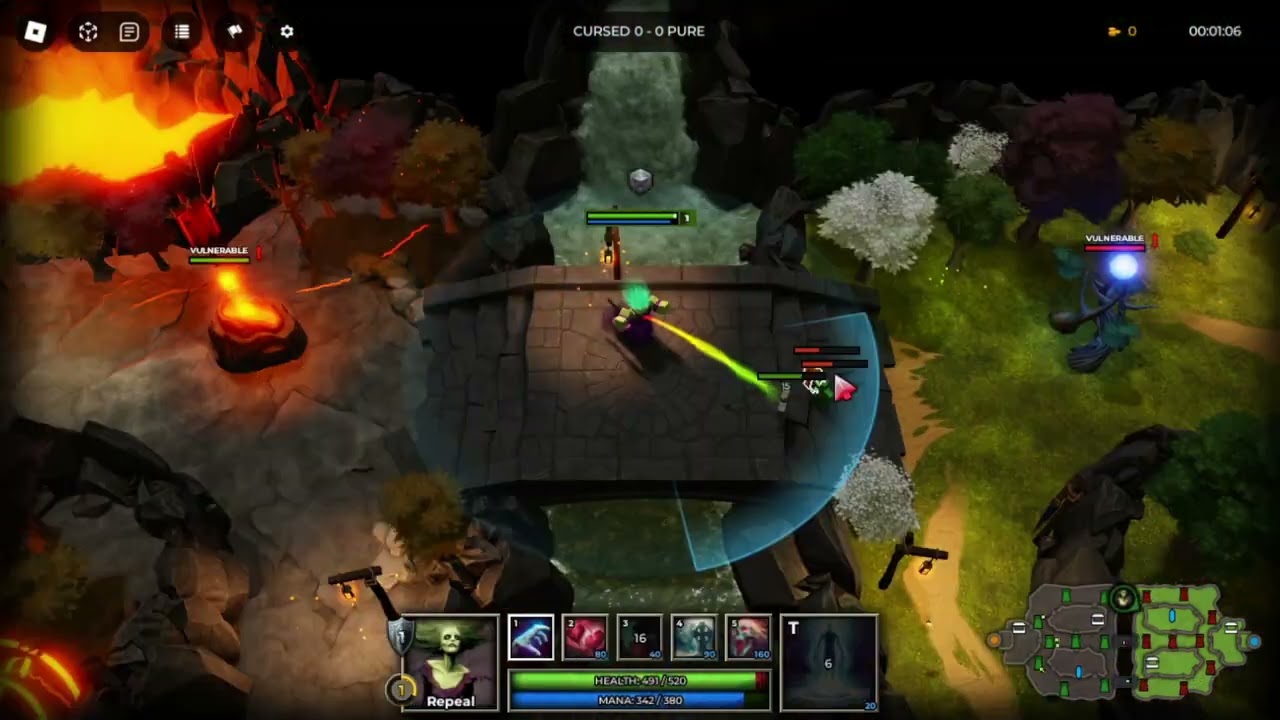Activate the T ability with ghostly figure
The image size is (1280, 720).
pyautogui.click(x=829, y=662)
